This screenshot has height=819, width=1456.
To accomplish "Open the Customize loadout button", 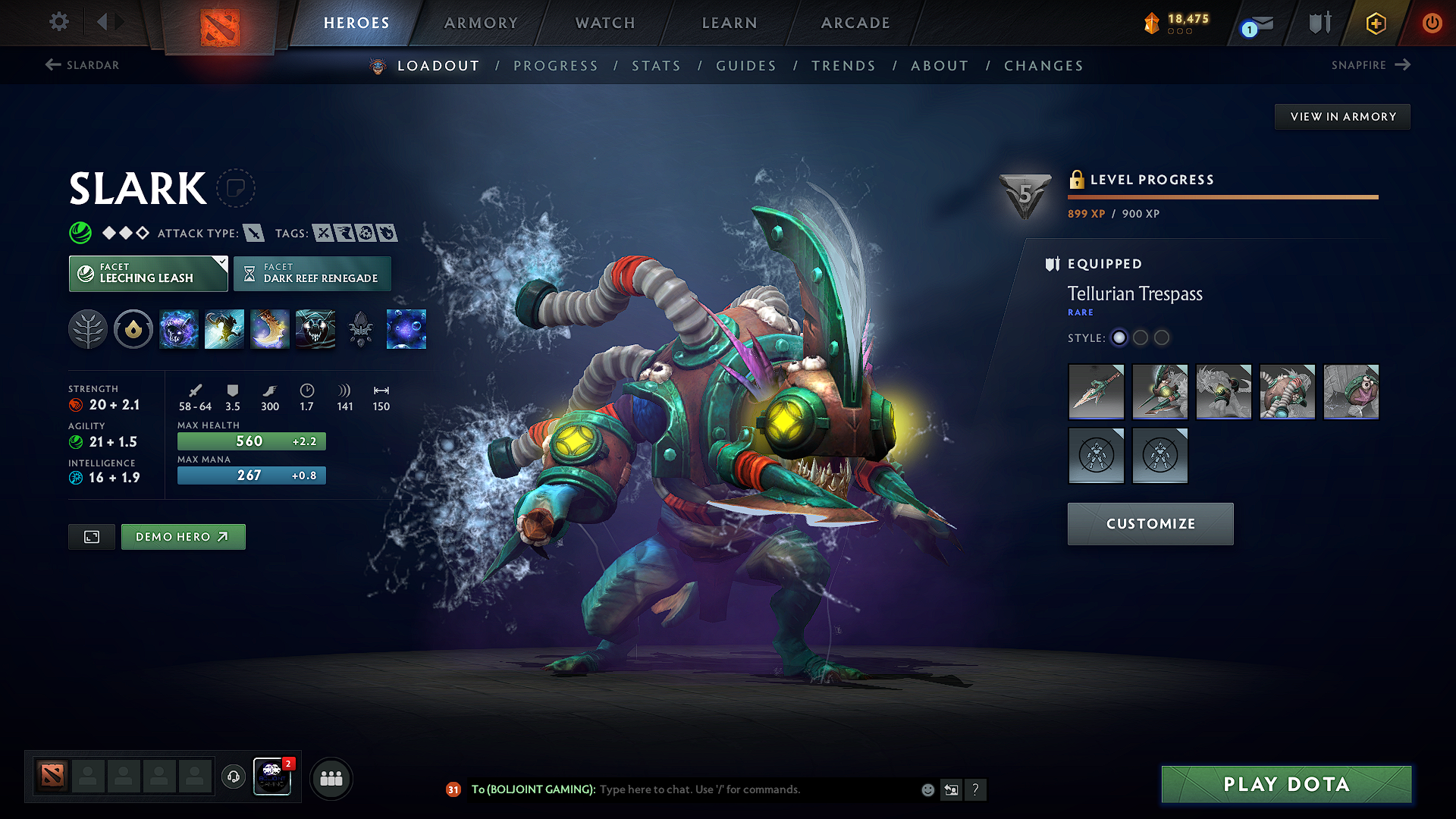I will click(x=1150, y=524).
